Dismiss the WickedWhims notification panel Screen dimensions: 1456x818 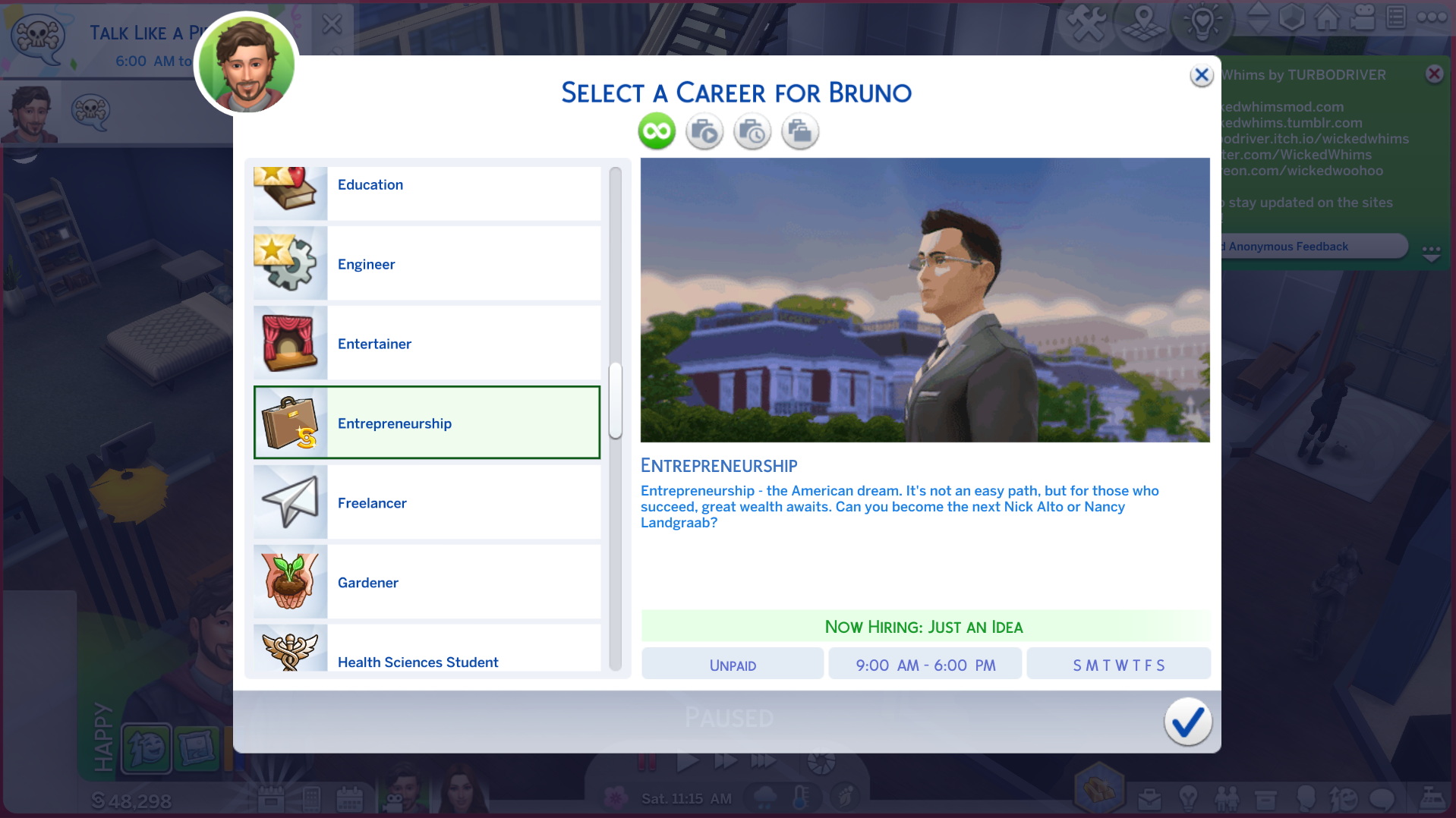(1434, 74)
